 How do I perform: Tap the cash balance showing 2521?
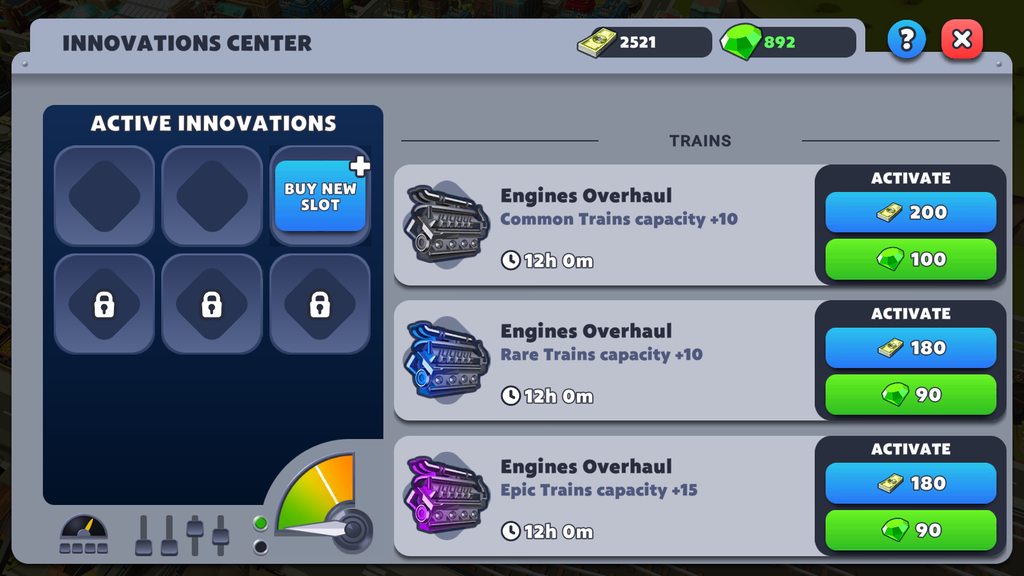(643, 42)
